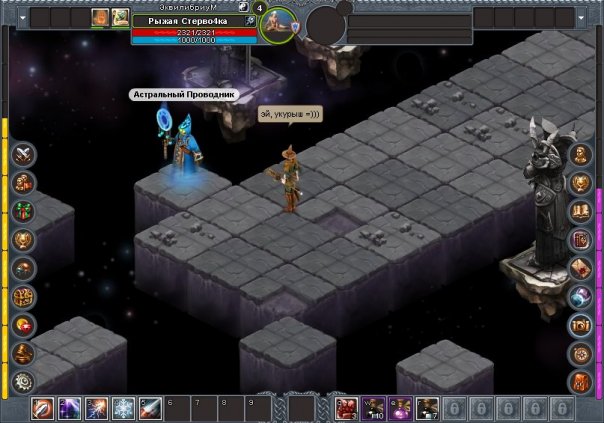604x423 pixels.
Task: Open the sealed letter mail icon
Action: pos(581,268)
